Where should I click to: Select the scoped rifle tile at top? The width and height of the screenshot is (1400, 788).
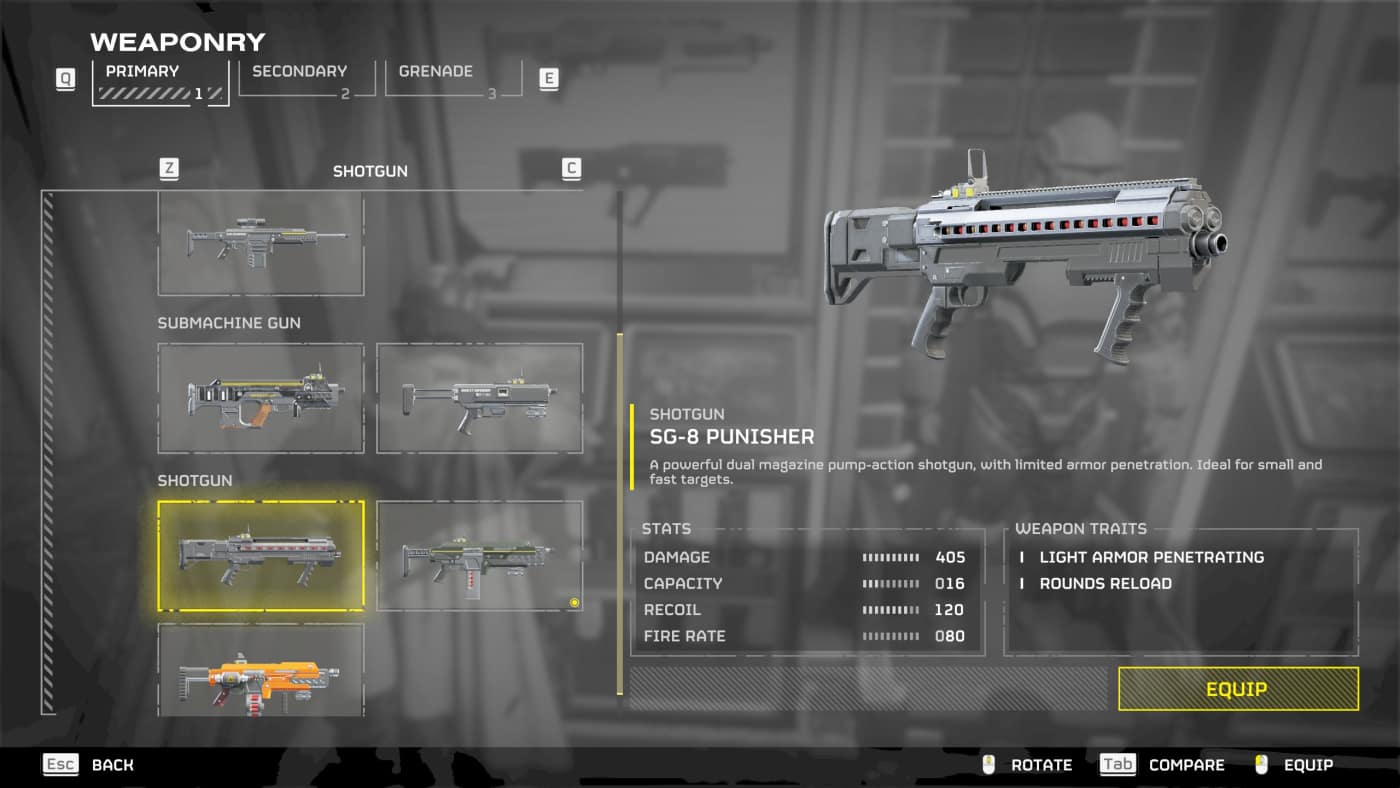261,243
